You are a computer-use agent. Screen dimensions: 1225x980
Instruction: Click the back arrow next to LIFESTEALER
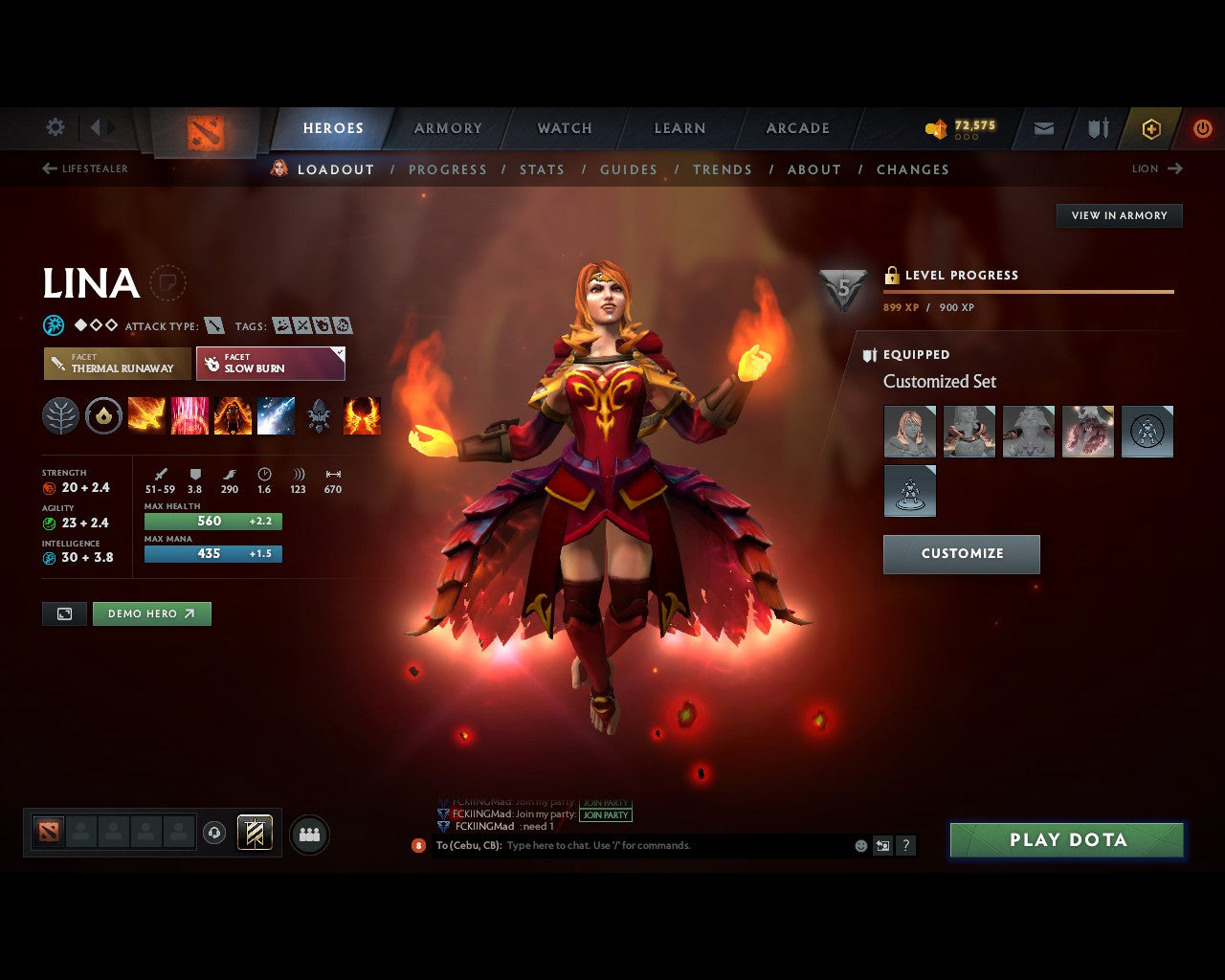[48, 168]
